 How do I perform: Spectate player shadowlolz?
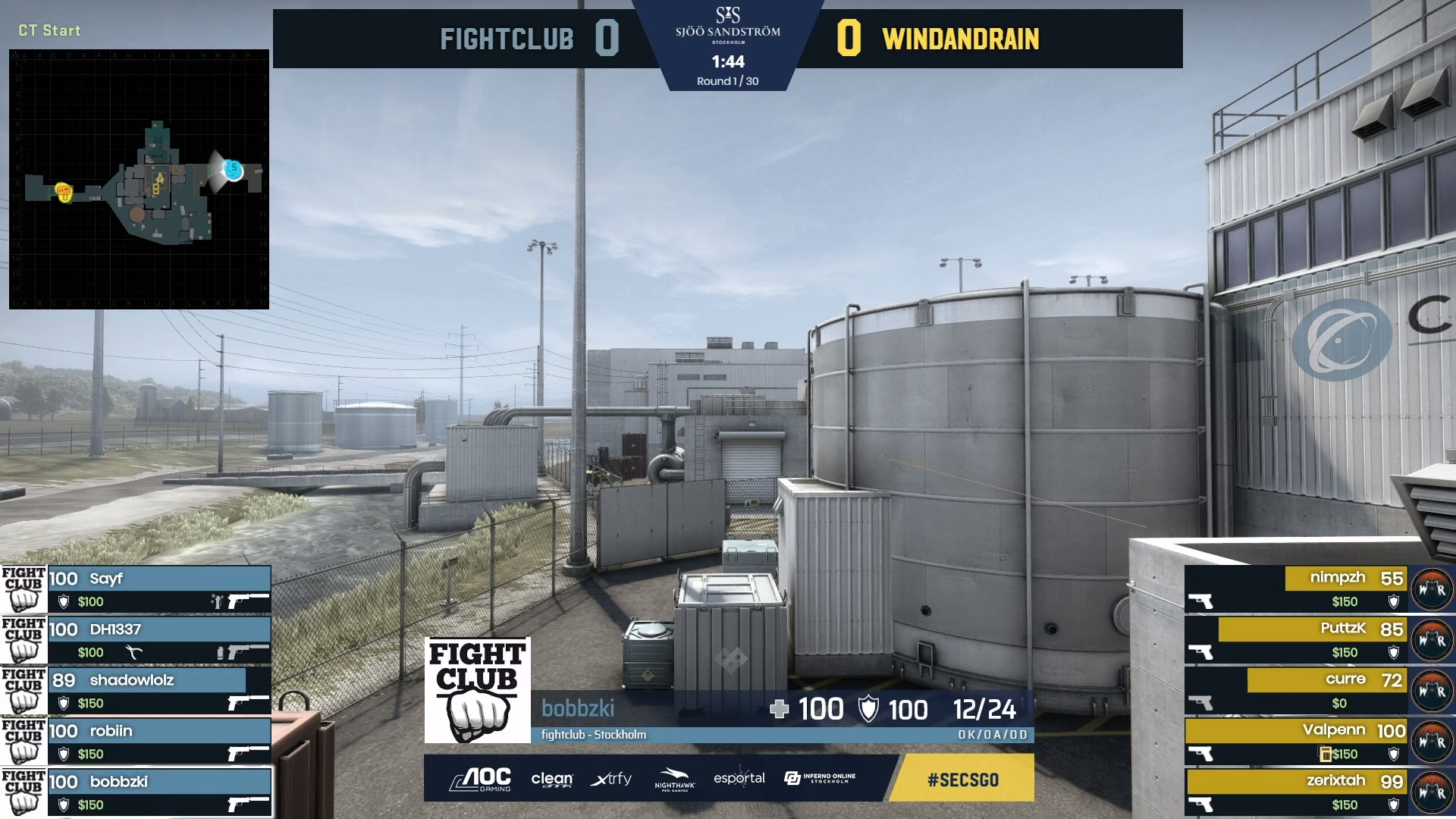[158, 691]
